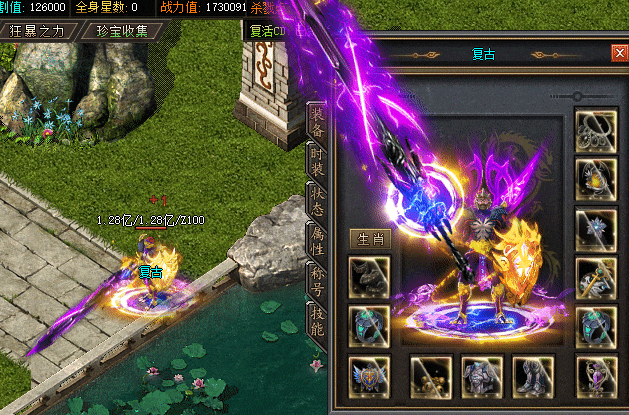
Task: Click the 生肖 button
Action: pyautogui.click(x=370, y=239)
